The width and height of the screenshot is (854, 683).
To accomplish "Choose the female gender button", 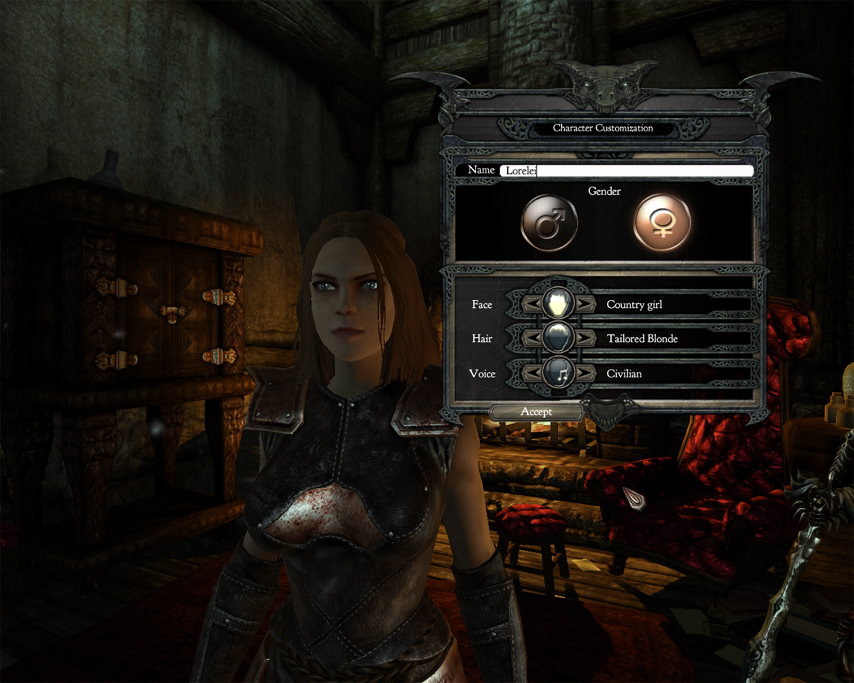I will pyautogui.click(x=662, y=223).
